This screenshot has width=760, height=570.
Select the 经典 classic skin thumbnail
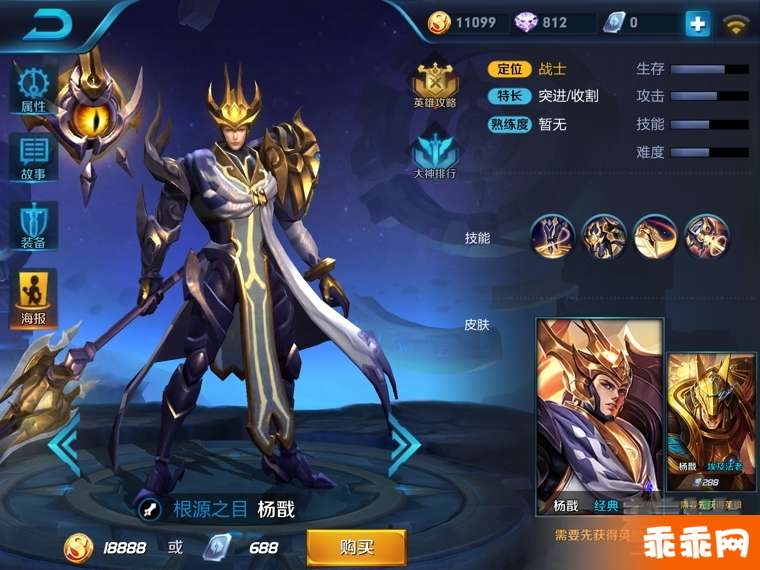pos(599,415)
